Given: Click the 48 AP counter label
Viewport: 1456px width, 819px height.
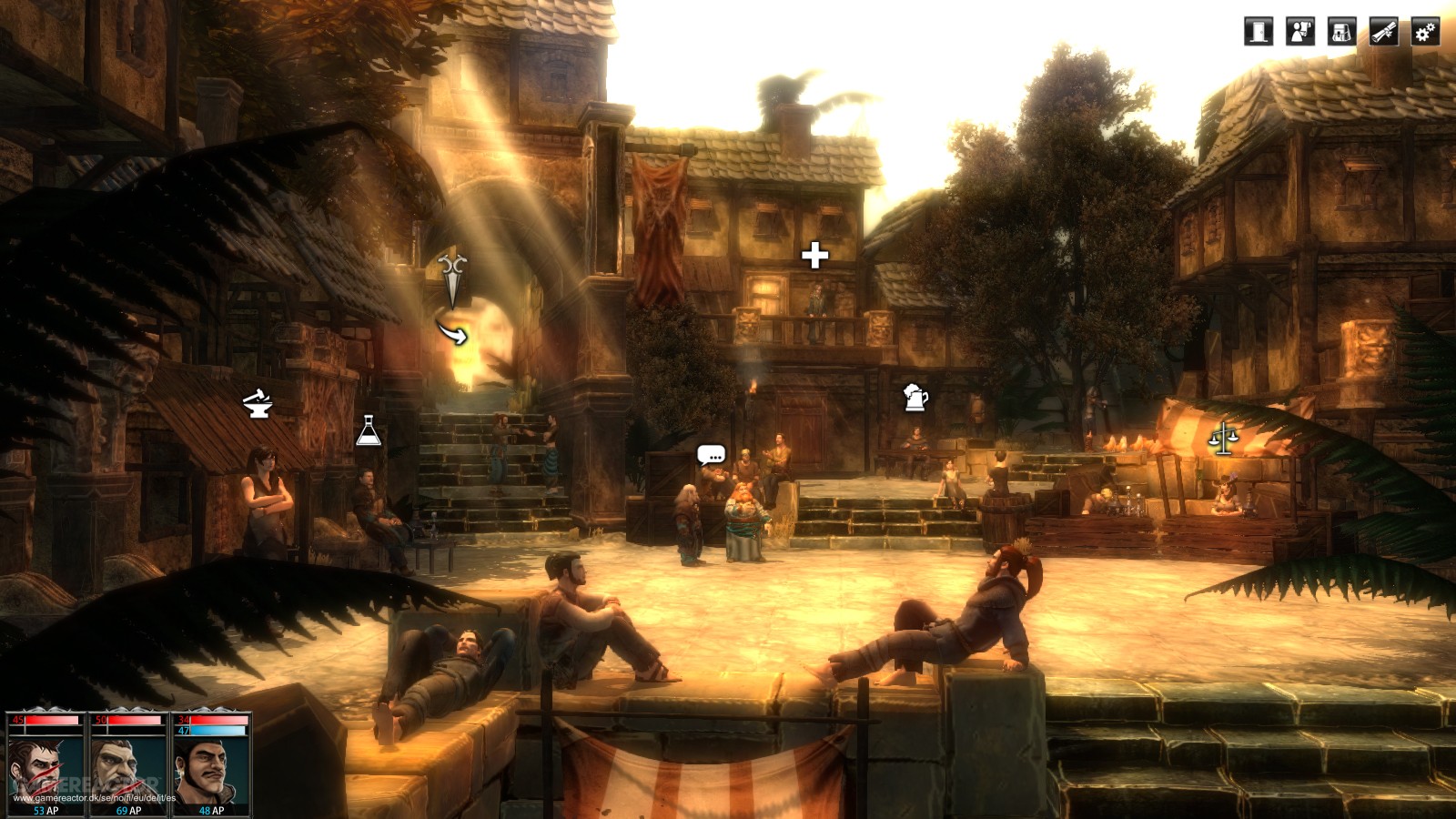Looking at the screenshot, I should point(212,809).
